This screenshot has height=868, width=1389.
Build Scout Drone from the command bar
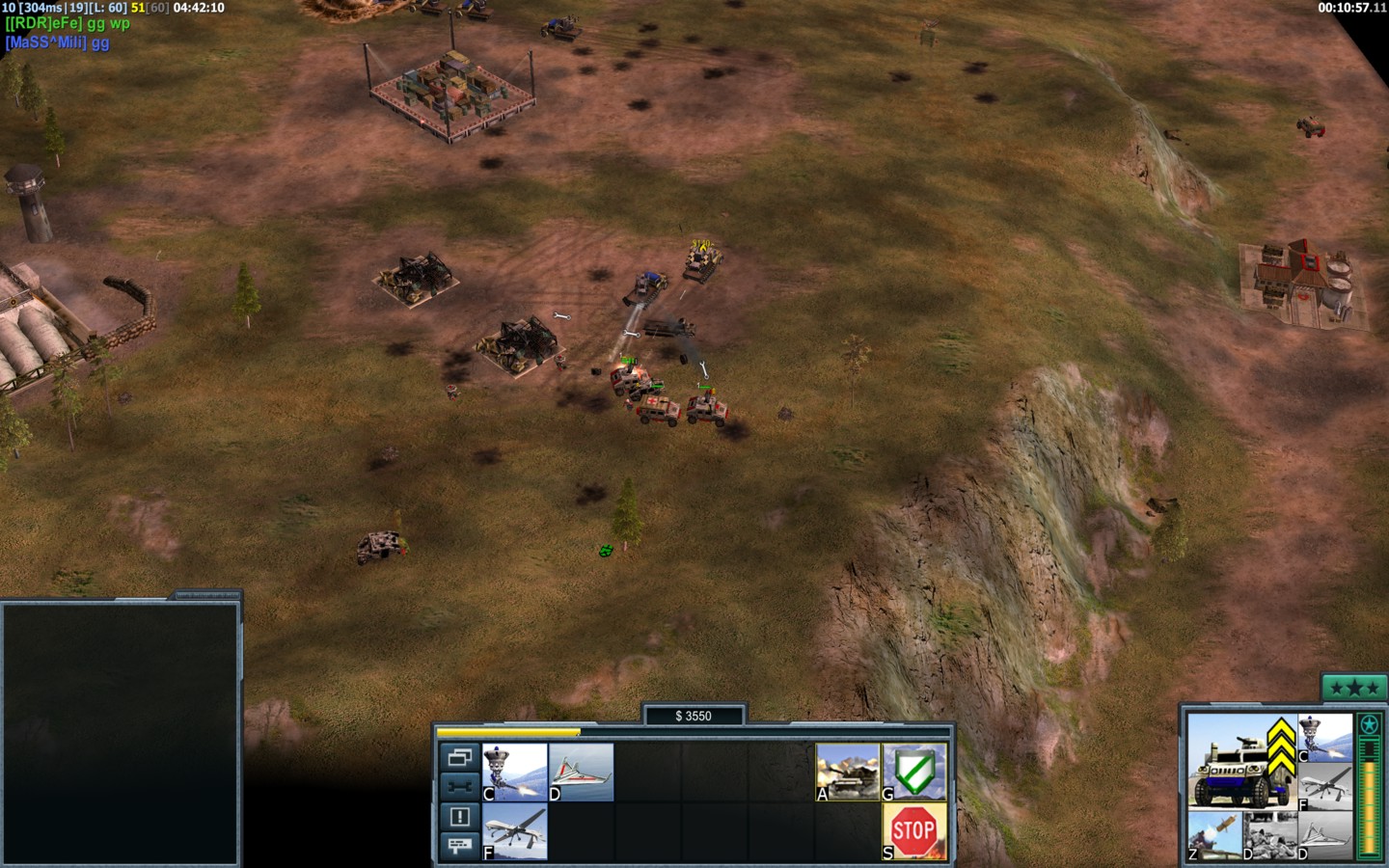[581, 772]
